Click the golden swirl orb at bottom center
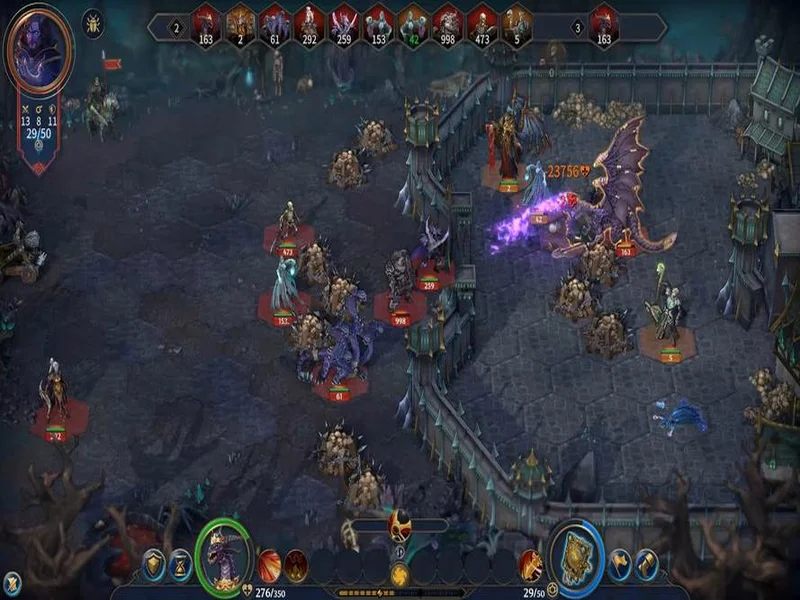Screen dimensions: 800x600 [x=399, y=575]
